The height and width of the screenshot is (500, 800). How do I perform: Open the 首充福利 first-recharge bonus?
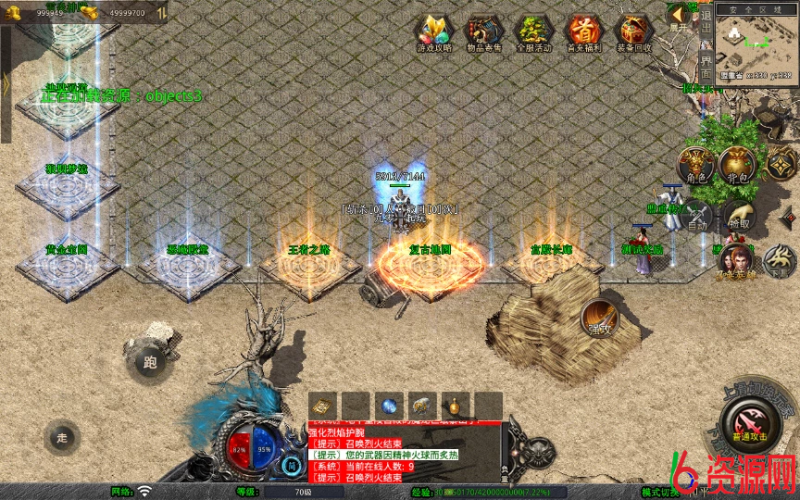tap(584, 31)
